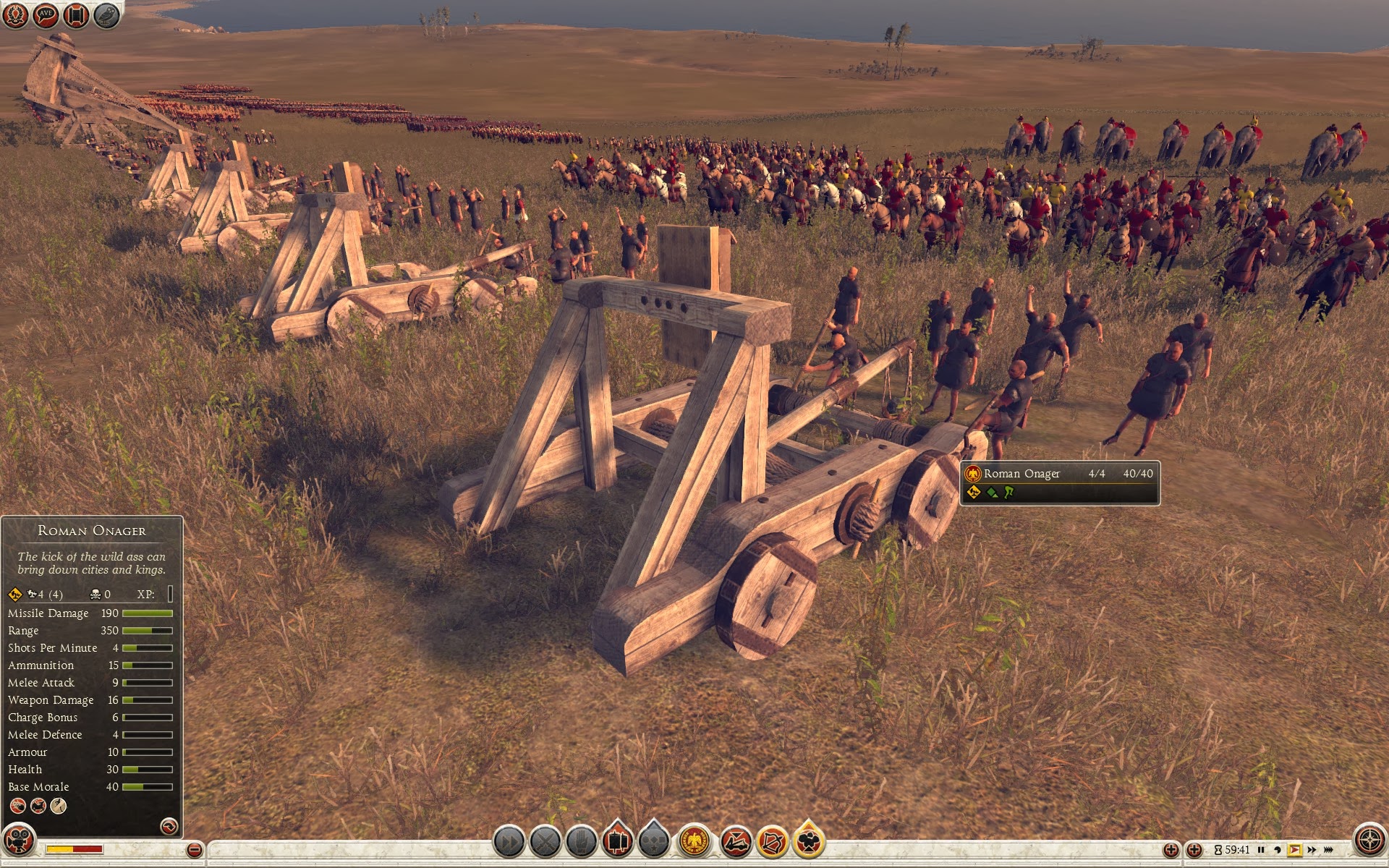Toggle the catapult siege button
Viewport: 1389px width, 868px height.
pos(736,841)
